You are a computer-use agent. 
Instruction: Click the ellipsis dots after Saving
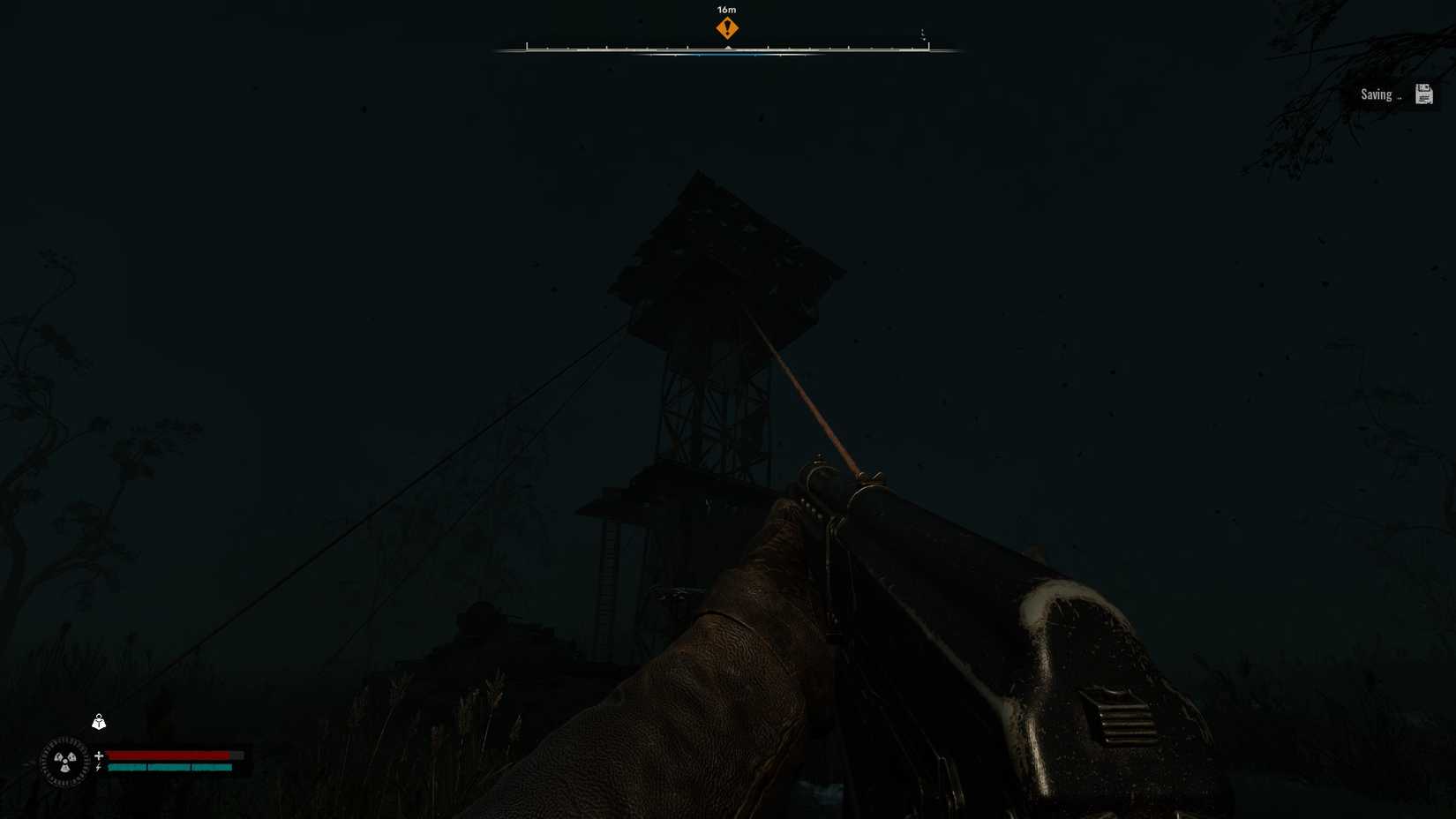click(1400, 98)
